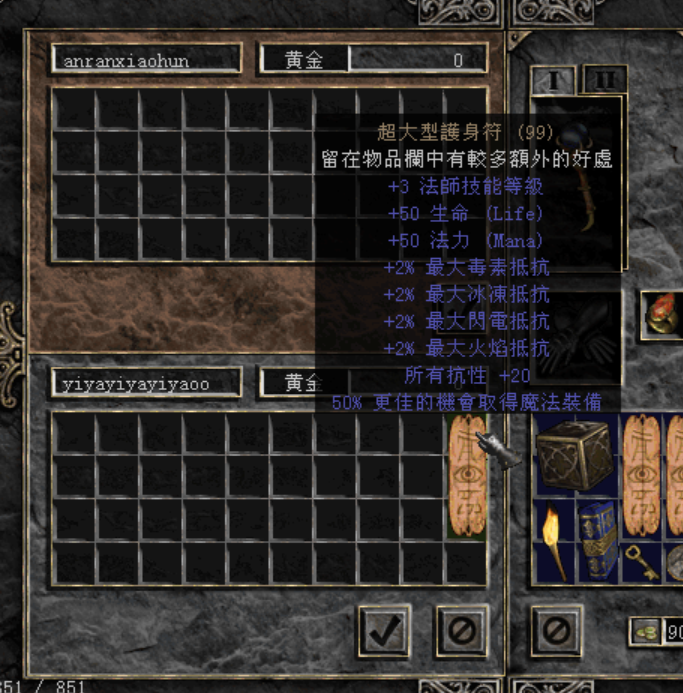This screenshot has width=683, height=693.
Task: Click the gold coins button in inventory
Action: click(x=644, y=631)
